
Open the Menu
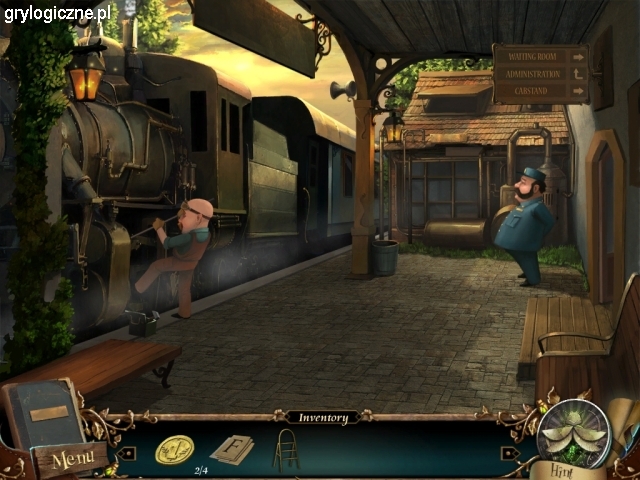pyautogui.click(x=72, y=460)
